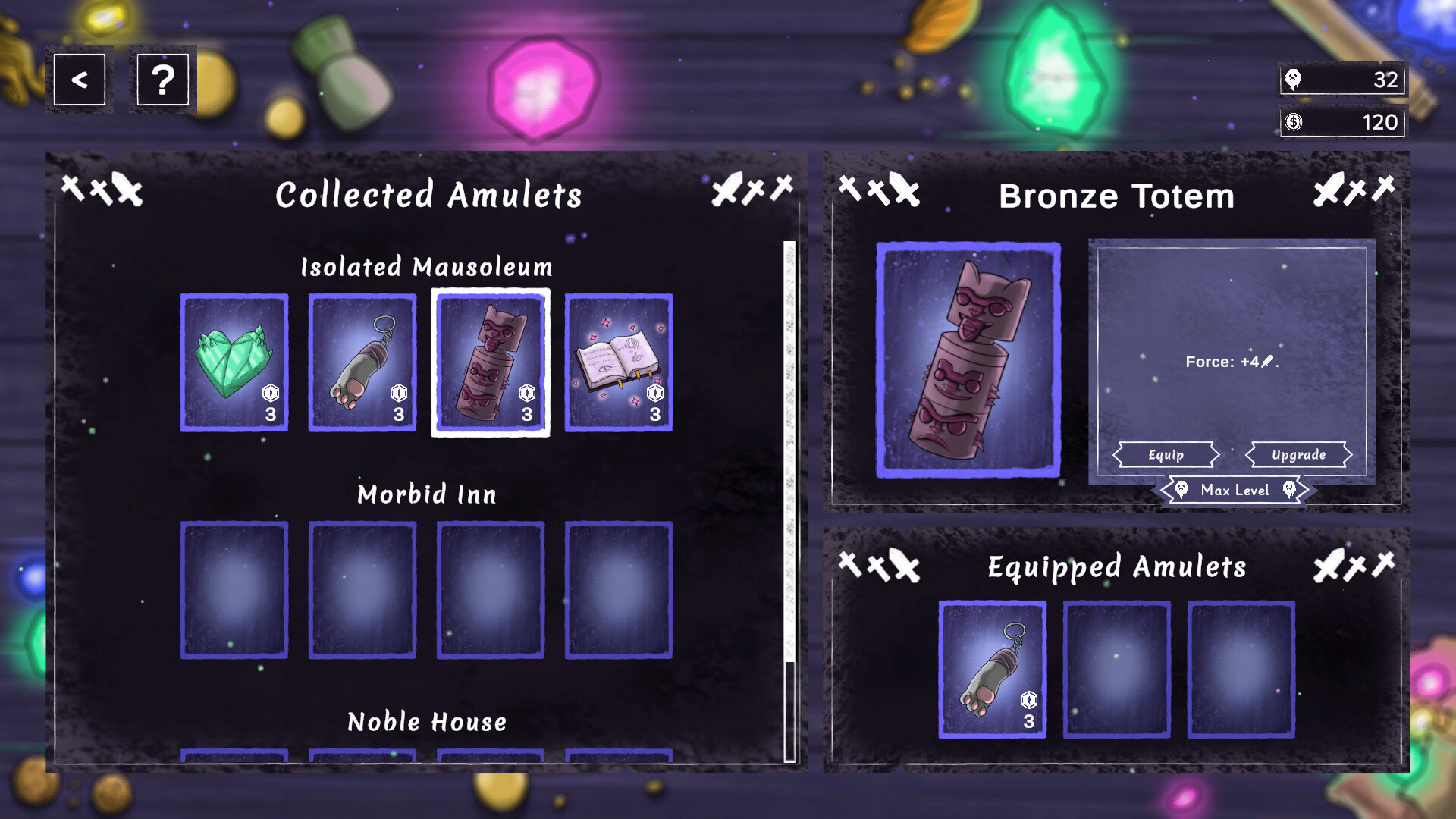Image resolution: width=1456 pixels, height=819 pixels.
Task: Select the cat paw keychain amulet
Action: pyautogui.click(x=362, y=364)
